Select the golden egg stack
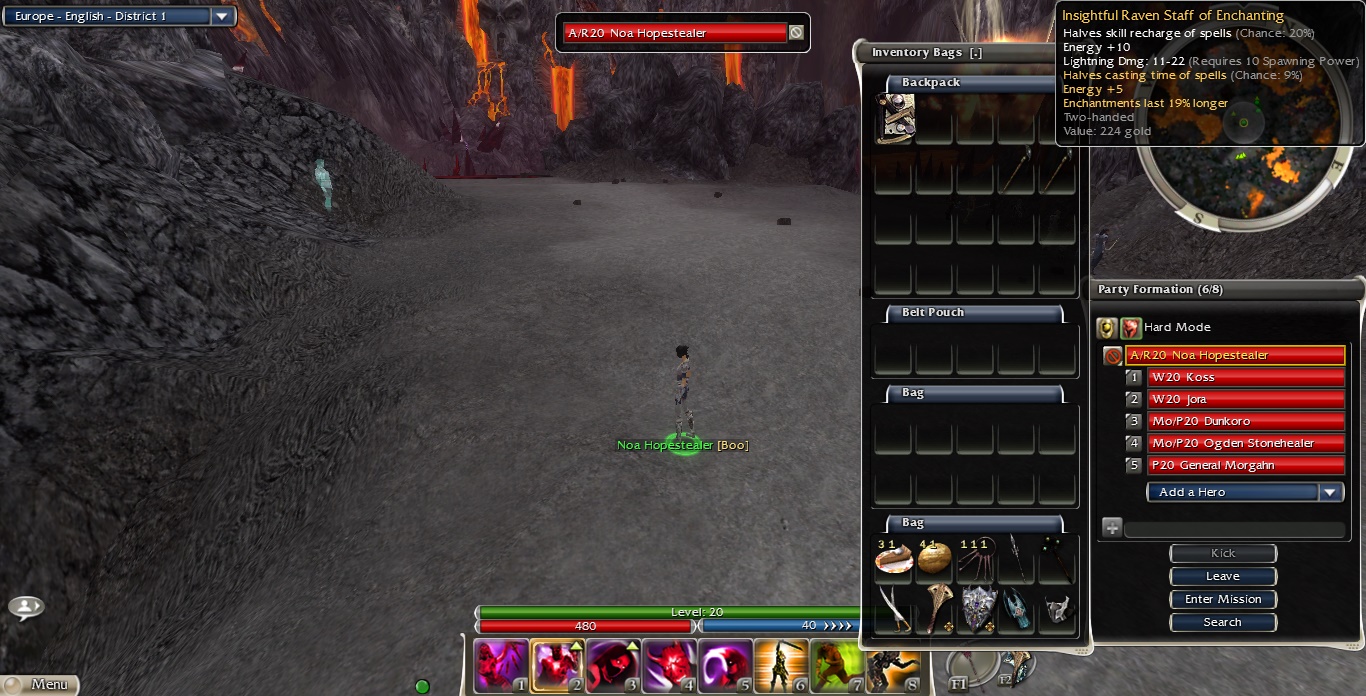The width and height of the screenshot is (1366, 696). pos(934,559)
